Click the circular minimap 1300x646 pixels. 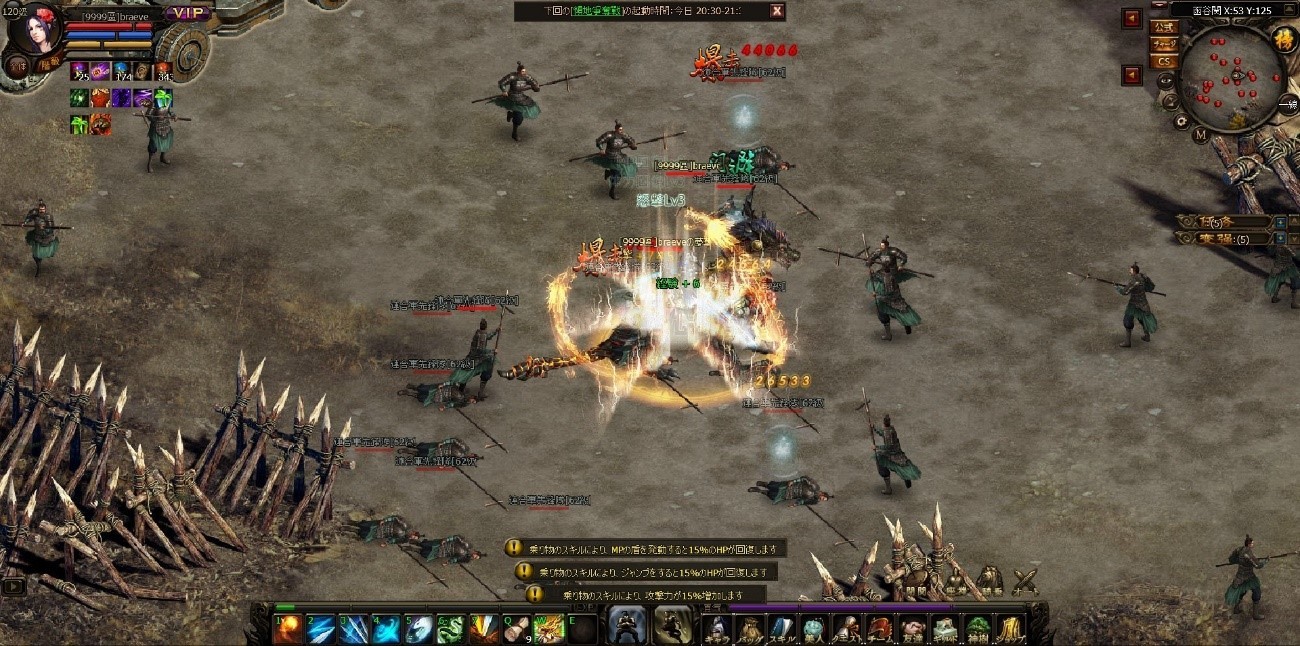[1232, 77]
